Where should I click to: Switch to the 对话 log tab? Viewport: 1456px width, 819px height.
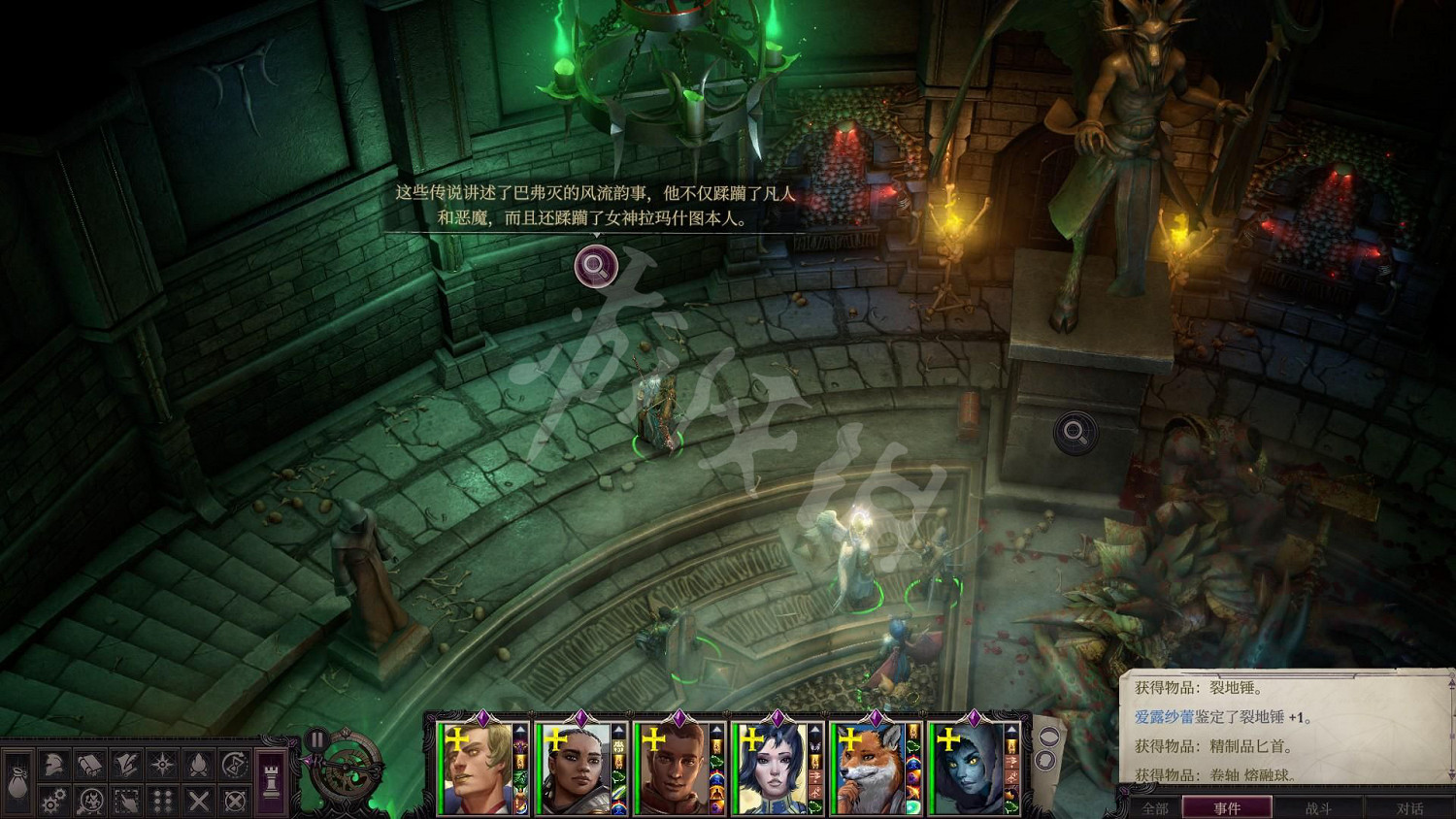point(1409,808)
